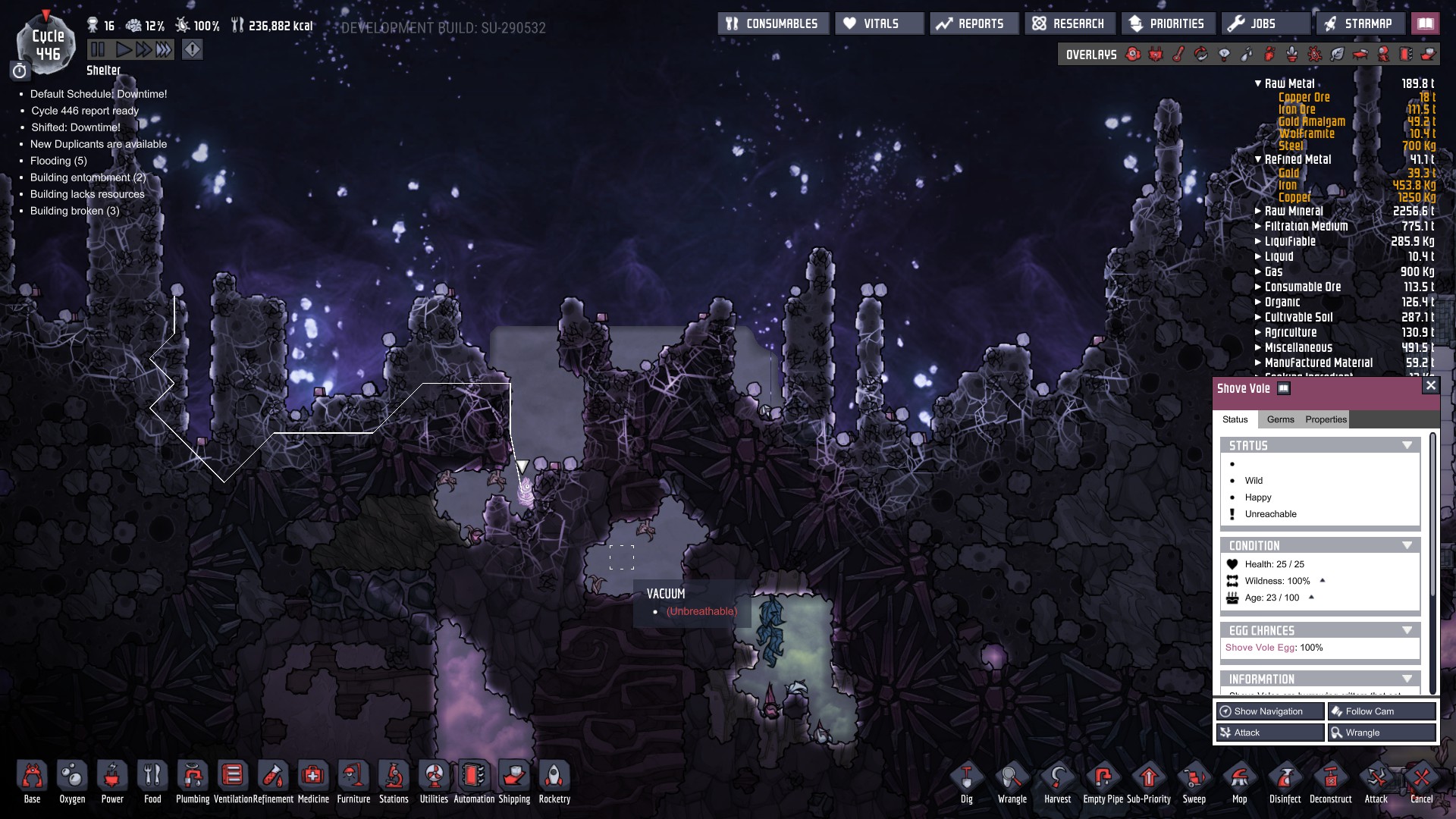
Task: Choose the Deconstruct tool
Action: point(1330,780)
